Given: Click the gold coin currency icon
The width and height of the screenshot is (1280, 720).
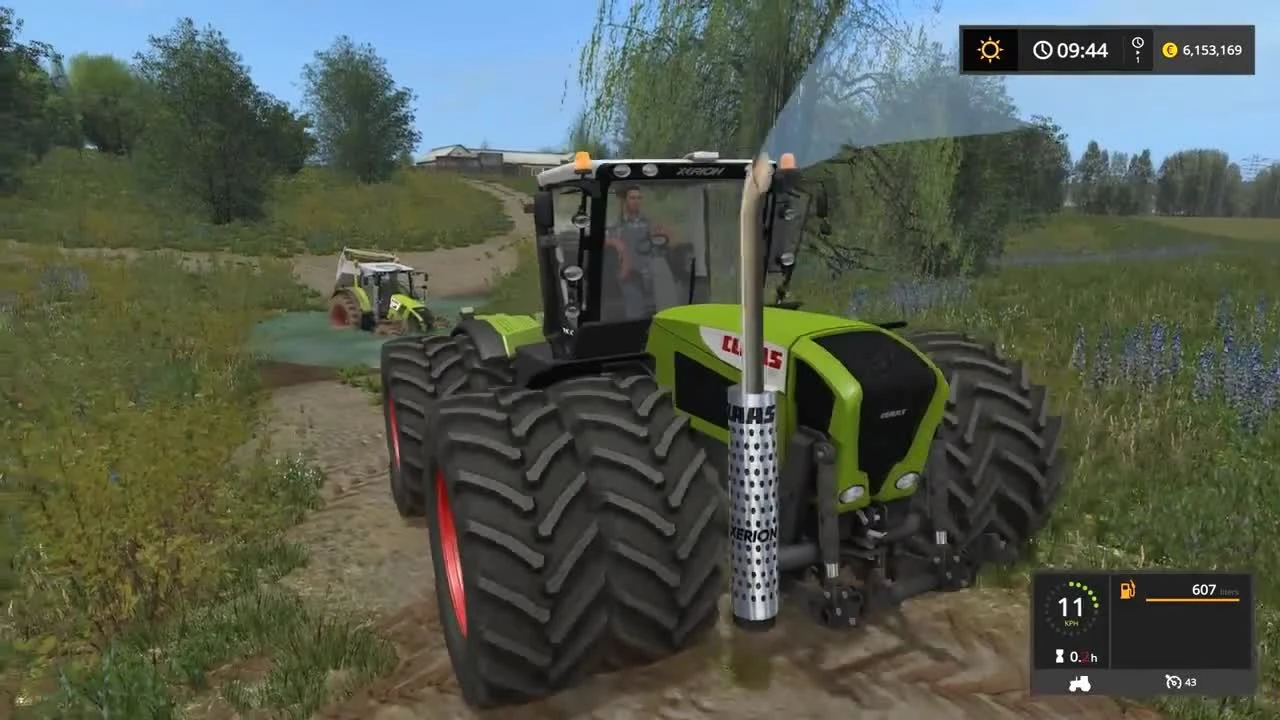Looking at the screenshot, I should (x=1169, y=49).
